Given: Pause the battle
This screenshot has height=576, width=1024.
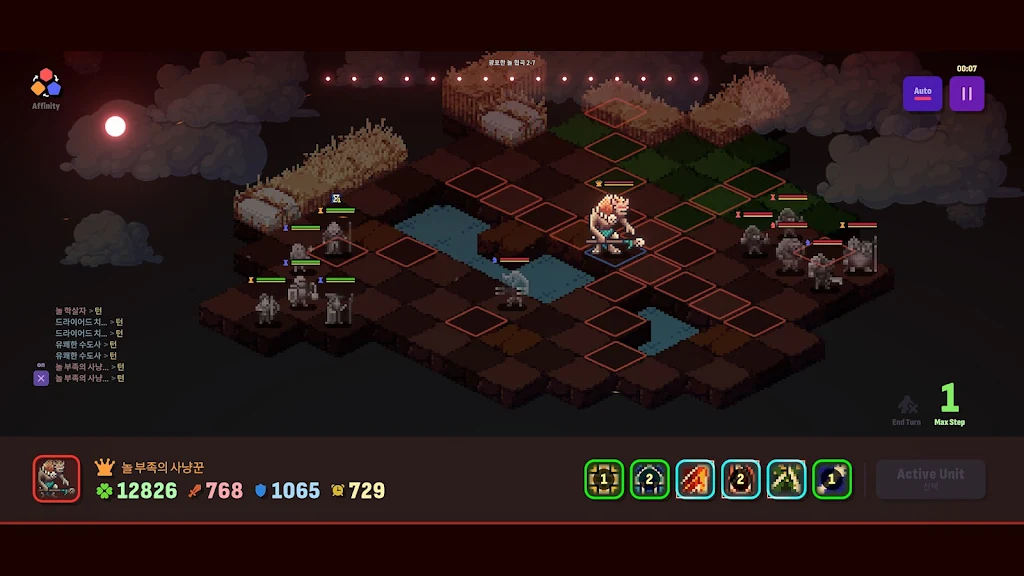Looking at the screenshot, I should (x=967, y=94).
